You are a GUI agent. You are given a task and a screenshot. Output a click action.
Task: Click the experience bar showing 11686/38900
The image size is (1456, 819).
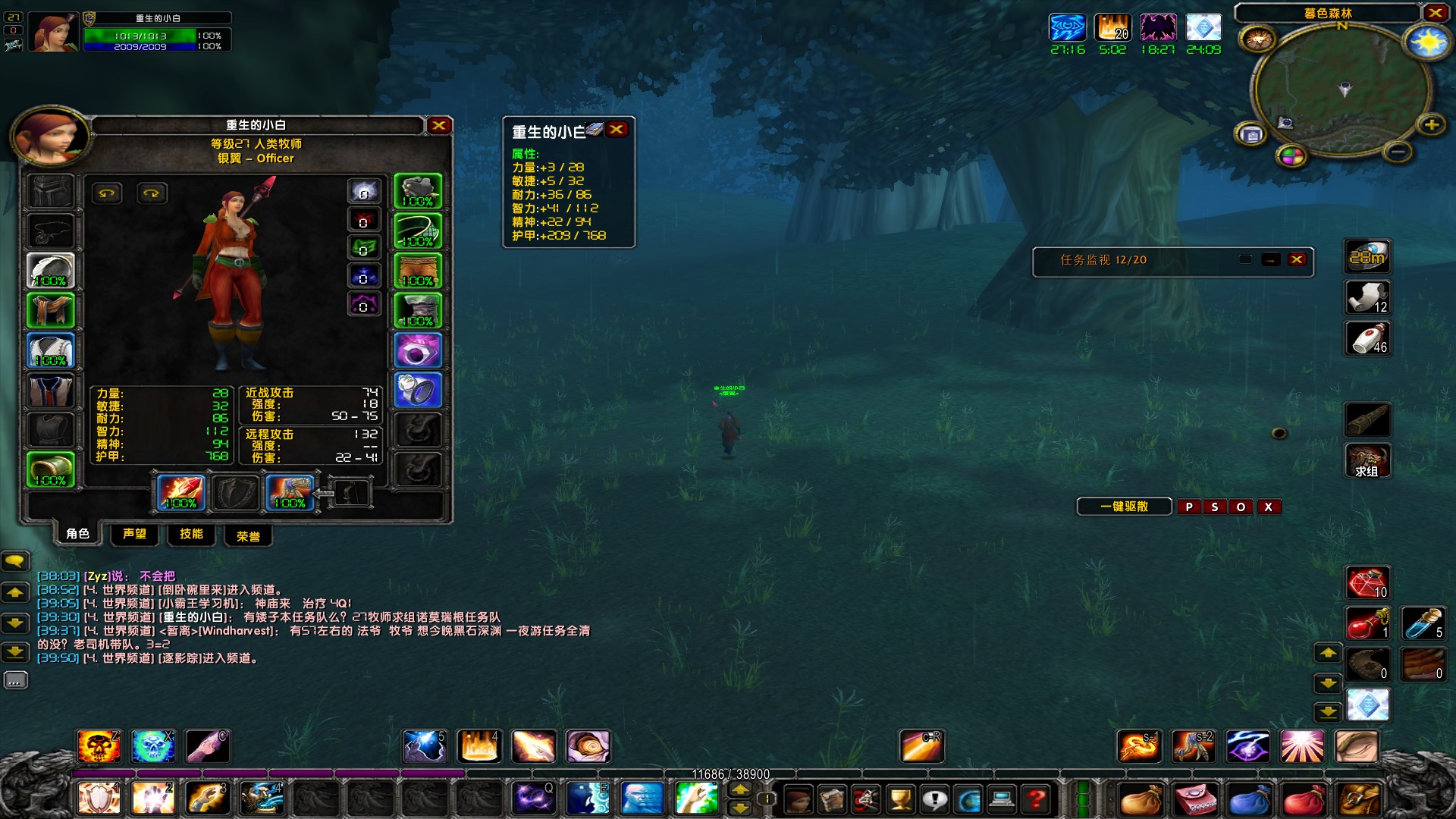[730, 775]
